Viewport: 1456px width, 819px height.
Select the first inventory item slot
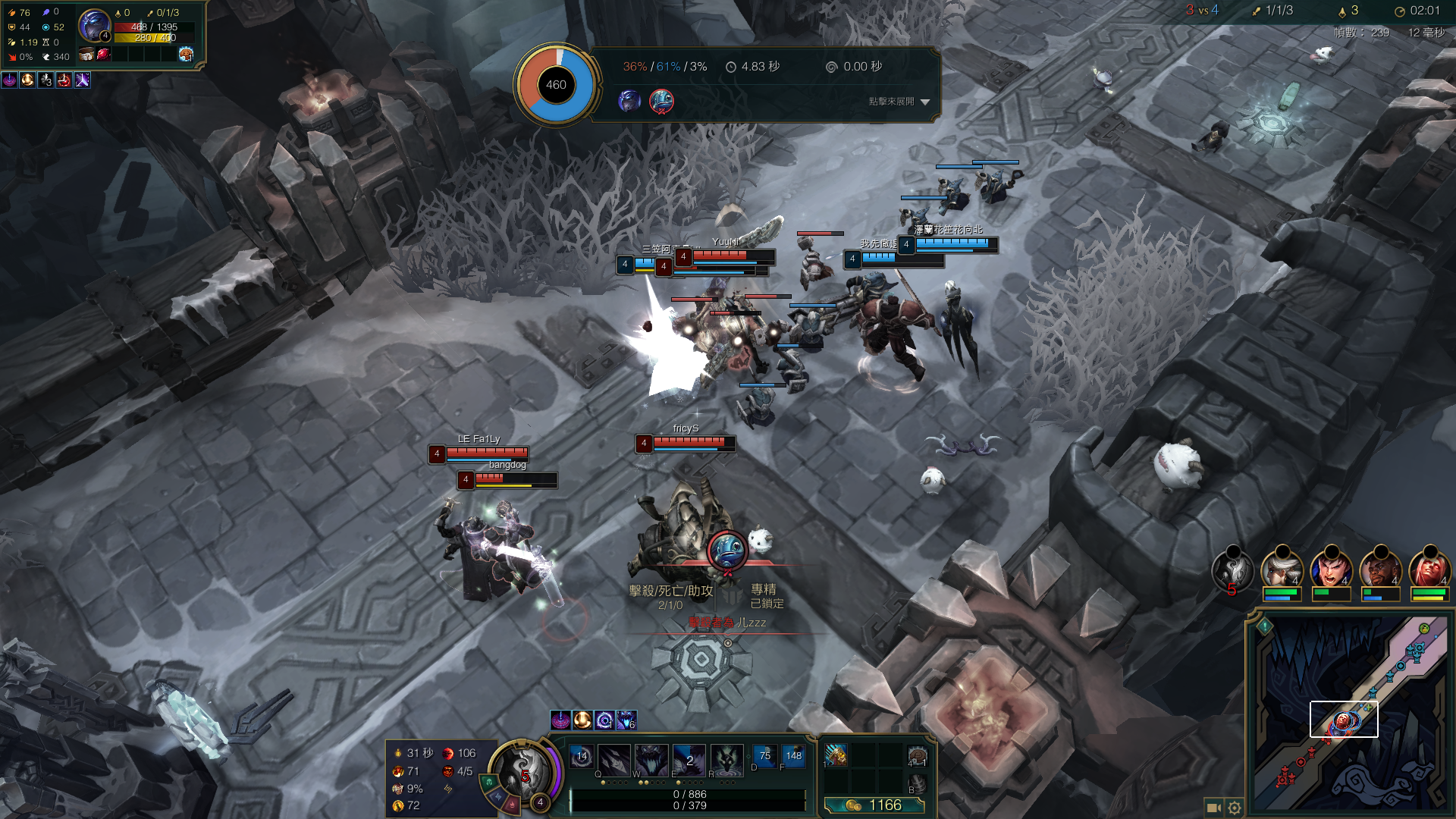coord(836,755)
